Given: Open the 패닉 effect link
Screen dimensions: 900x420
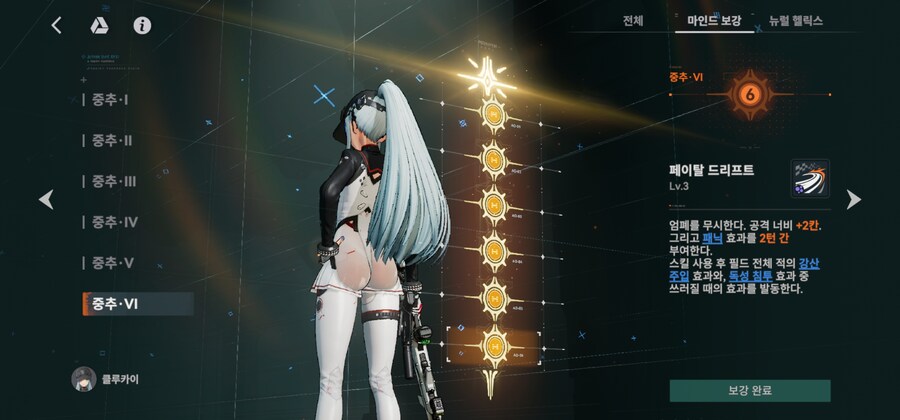Looking at the screenshot, I should (x=713, y=238).
